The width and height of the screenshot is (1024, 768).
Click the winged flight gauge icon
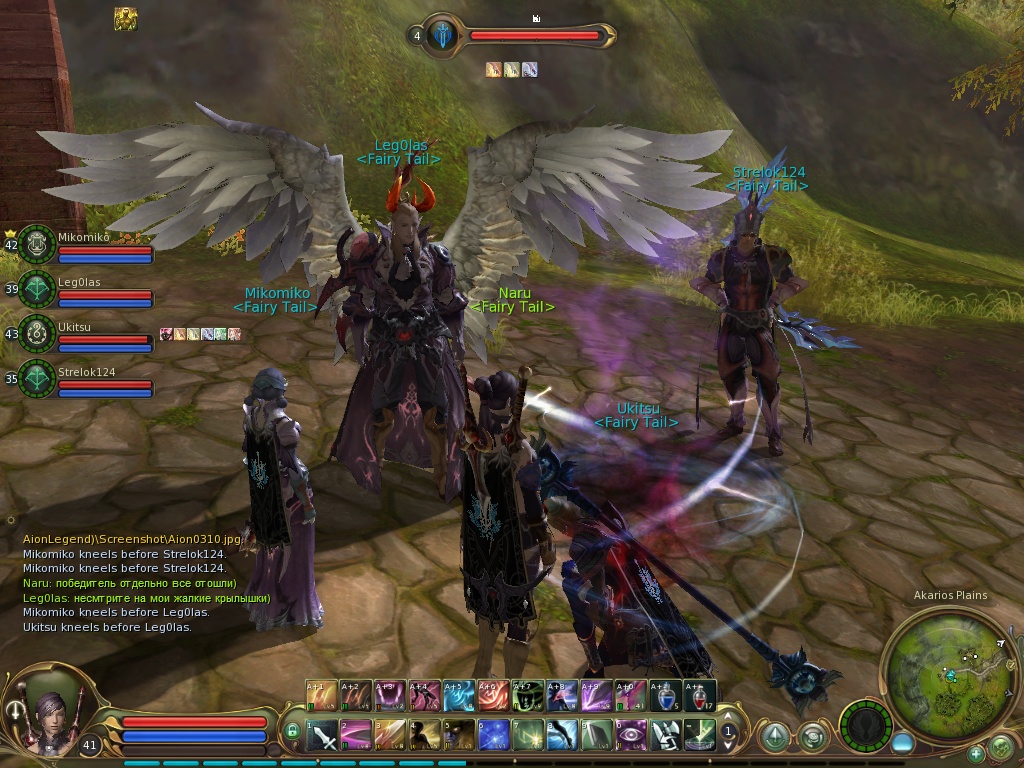pyautogui.click(x=865, y=724)
